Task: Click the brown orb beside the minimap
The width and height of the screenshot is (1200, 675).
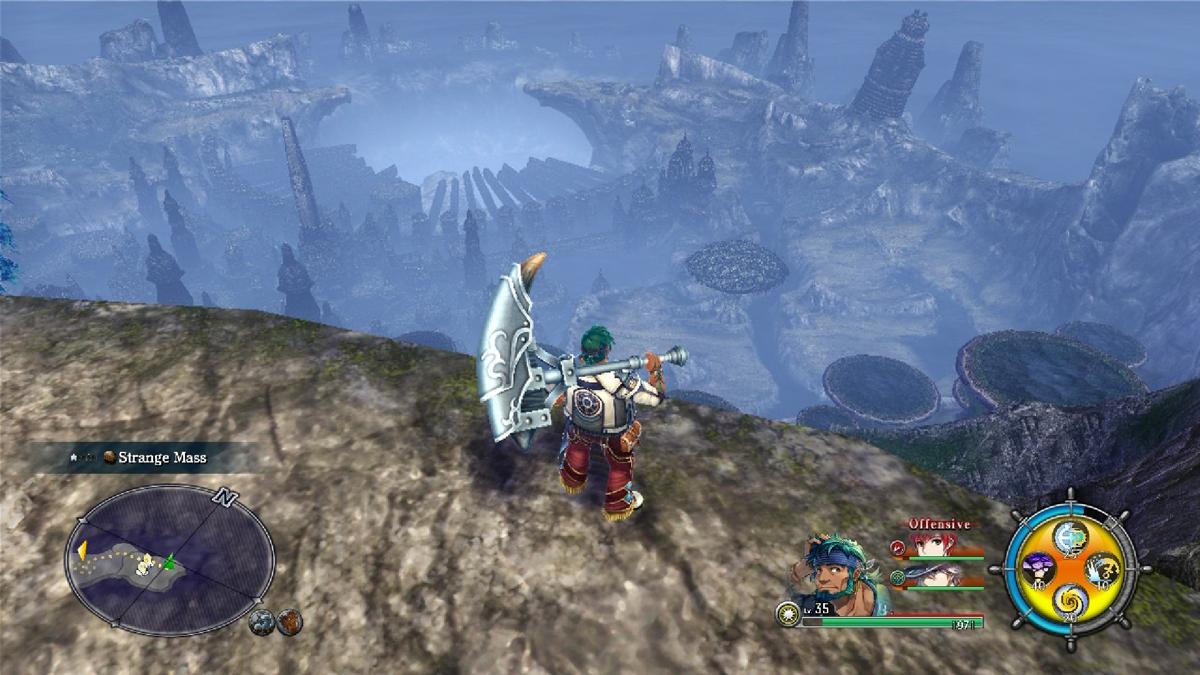Action: pyautogui.click(x=289, y=621)
